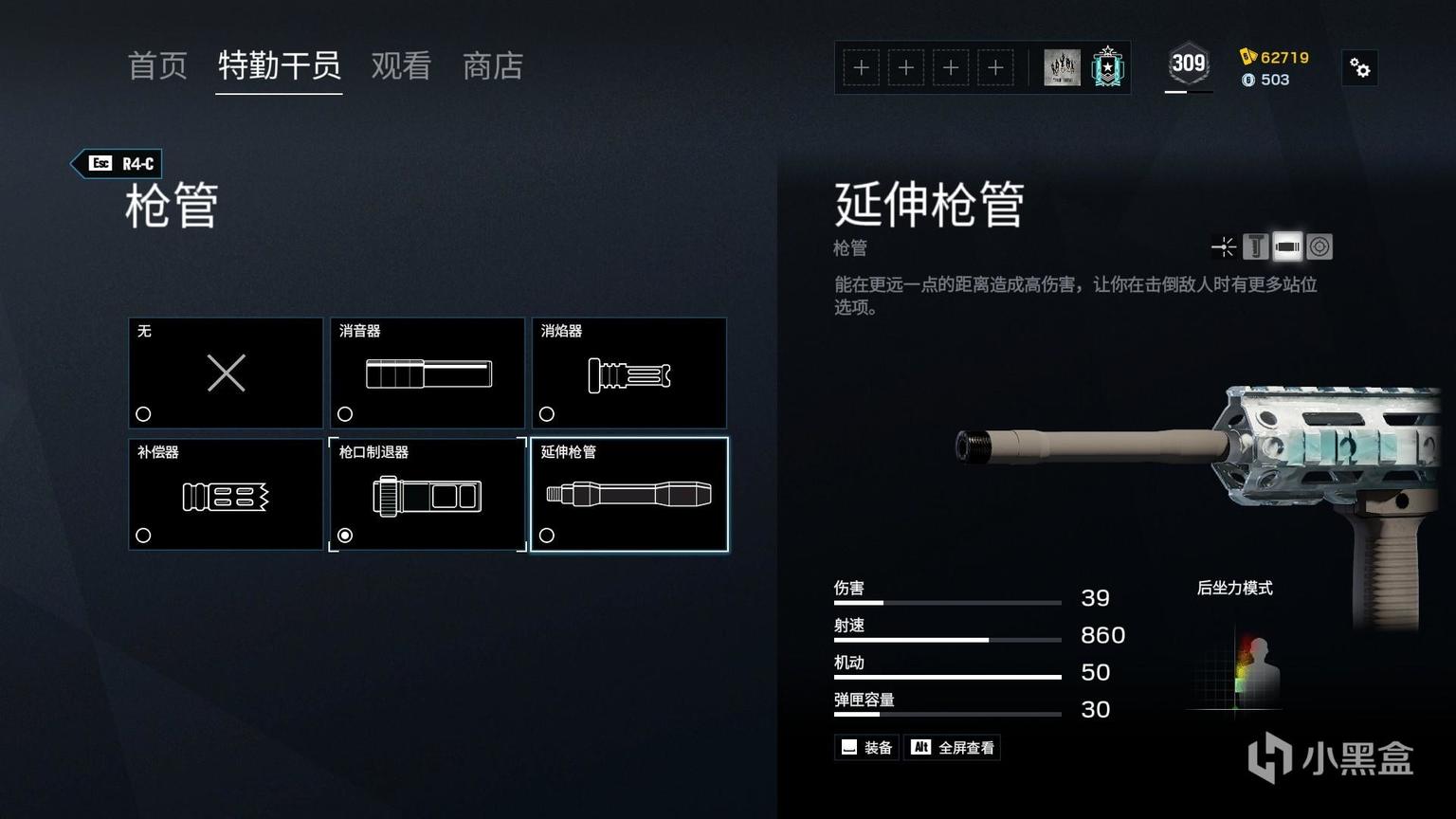Screen dimensions: 1456x819
Task: Open the 首页 home tab
Action: point(157,66)
